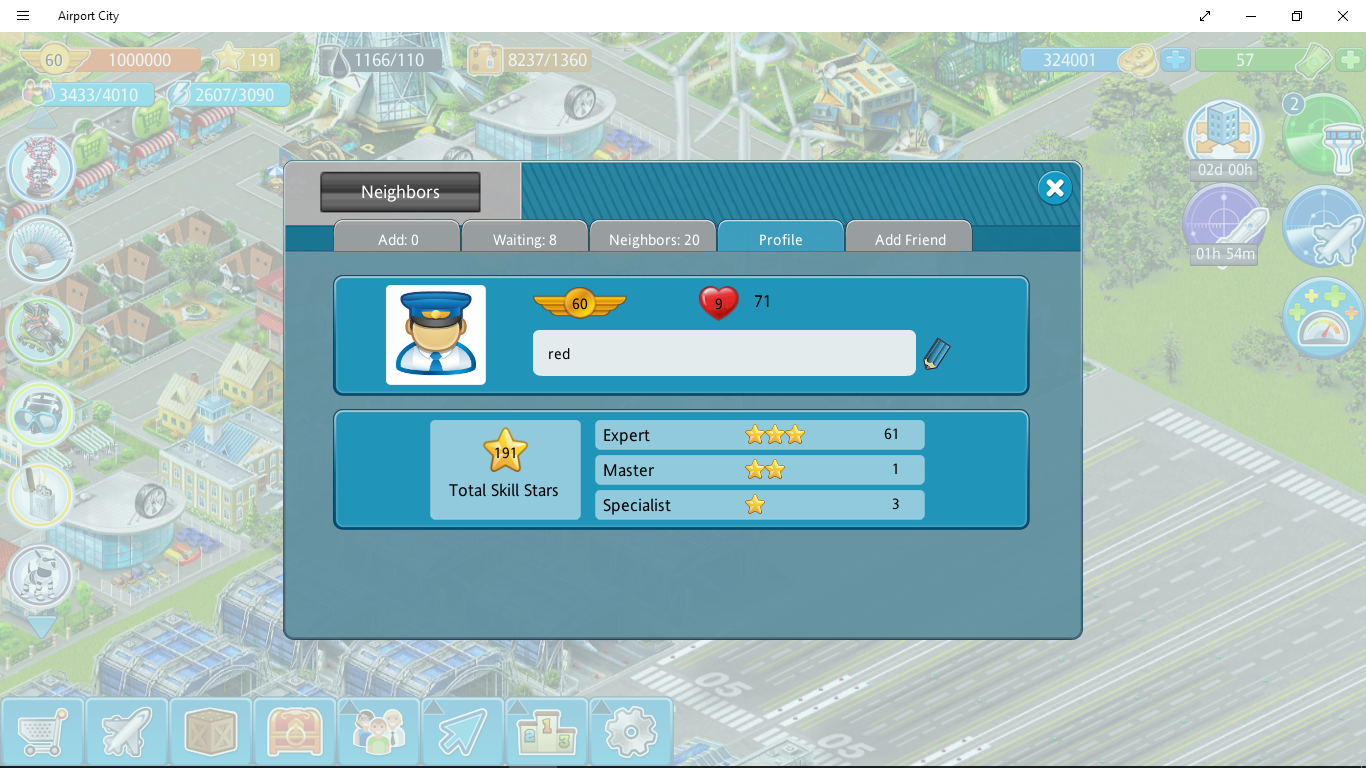
Task: Switch to the Add: 0 tab
Action: pos(398,239)
